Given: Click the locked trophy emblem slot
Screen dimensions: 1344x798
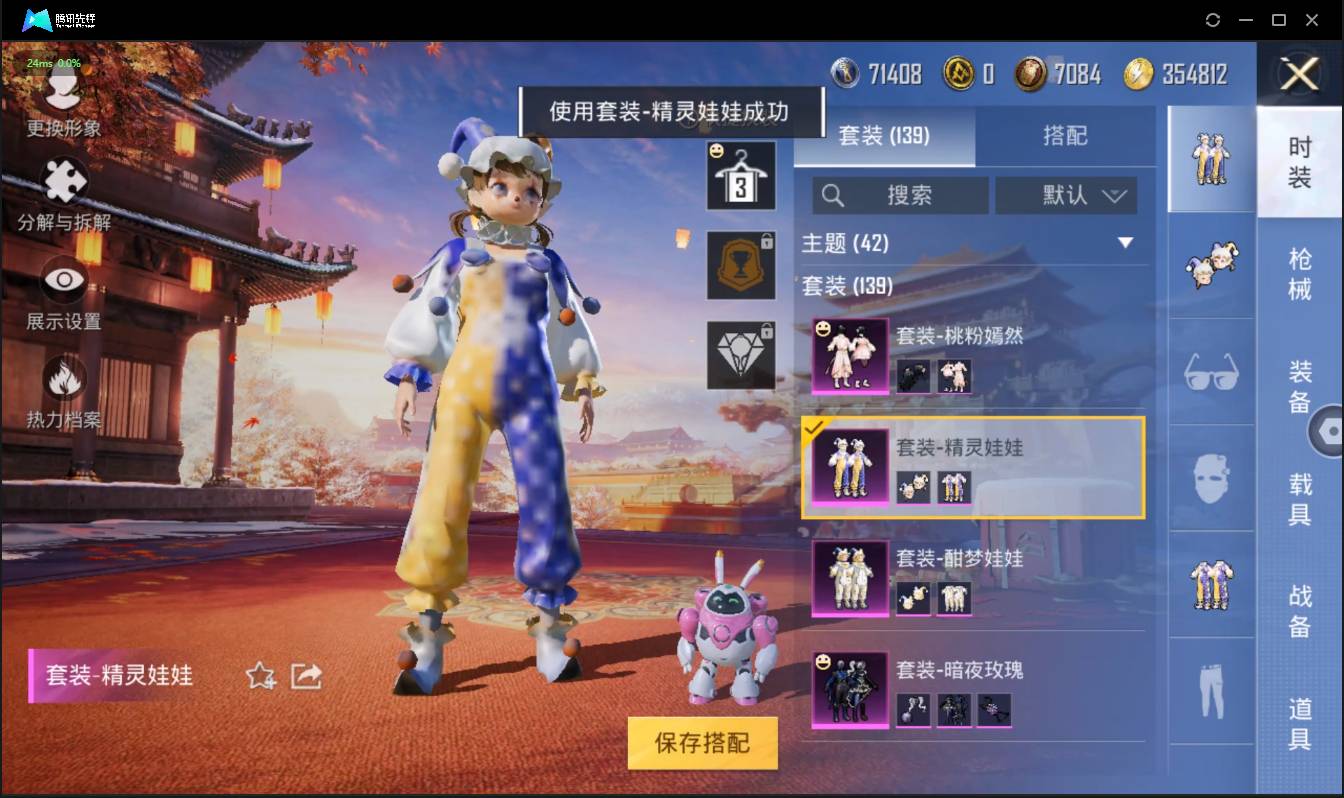Looking at the screenshot, I should tap(741, 267).
